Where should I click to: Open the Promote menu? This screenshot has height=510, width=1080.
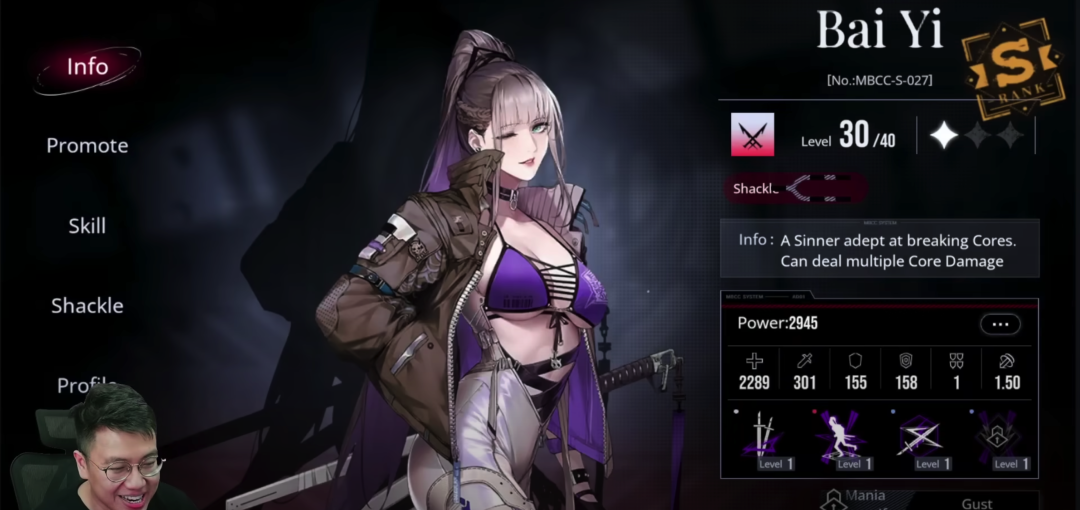[x=87, y=146]
